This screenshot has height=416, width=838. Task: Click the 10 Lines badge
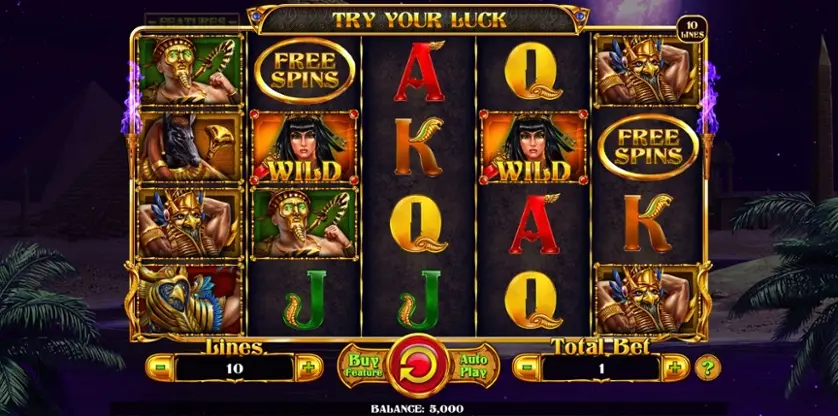coord(691,29)
